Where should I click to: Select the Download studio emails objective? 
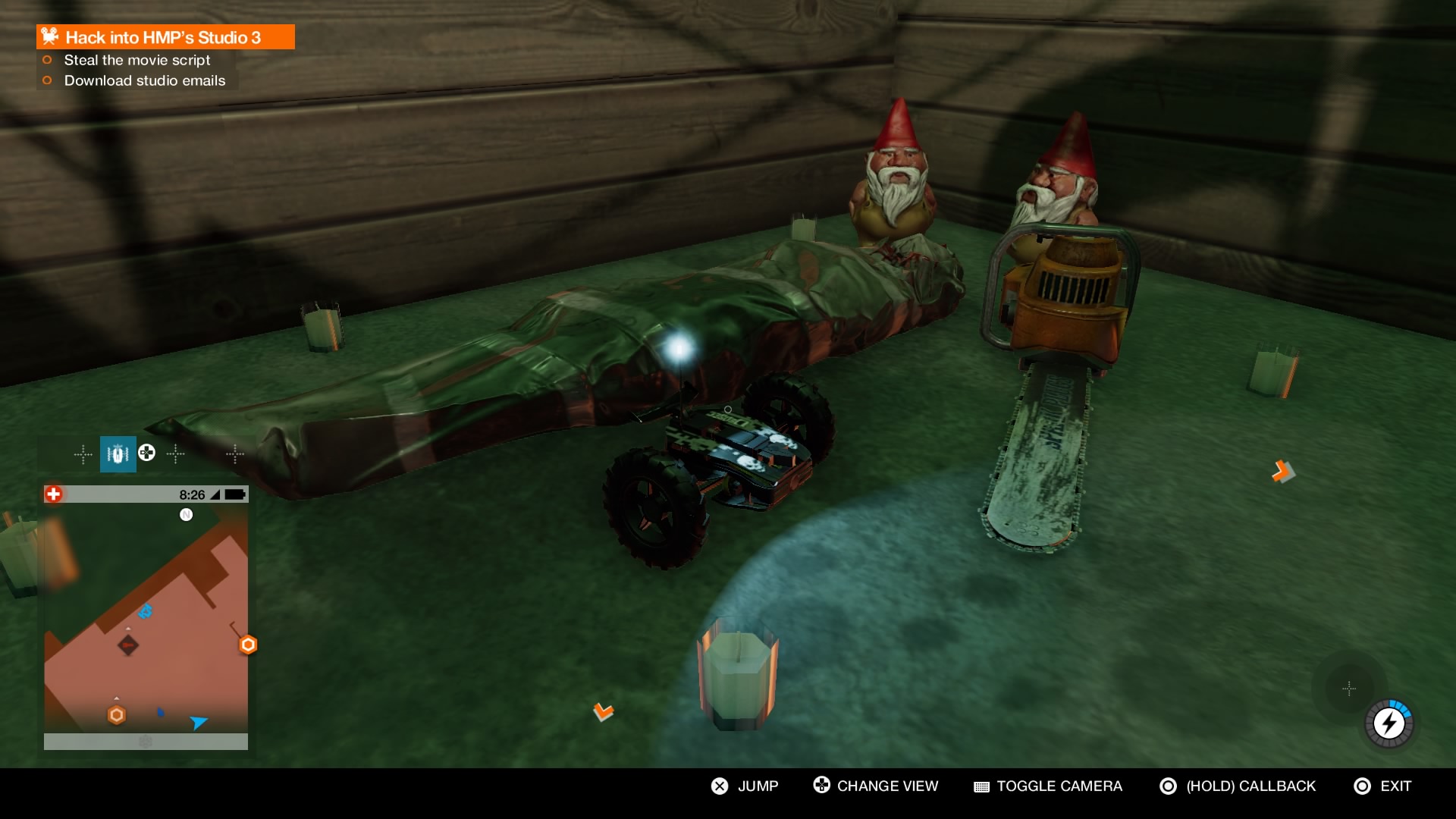(x=144, y=80)
